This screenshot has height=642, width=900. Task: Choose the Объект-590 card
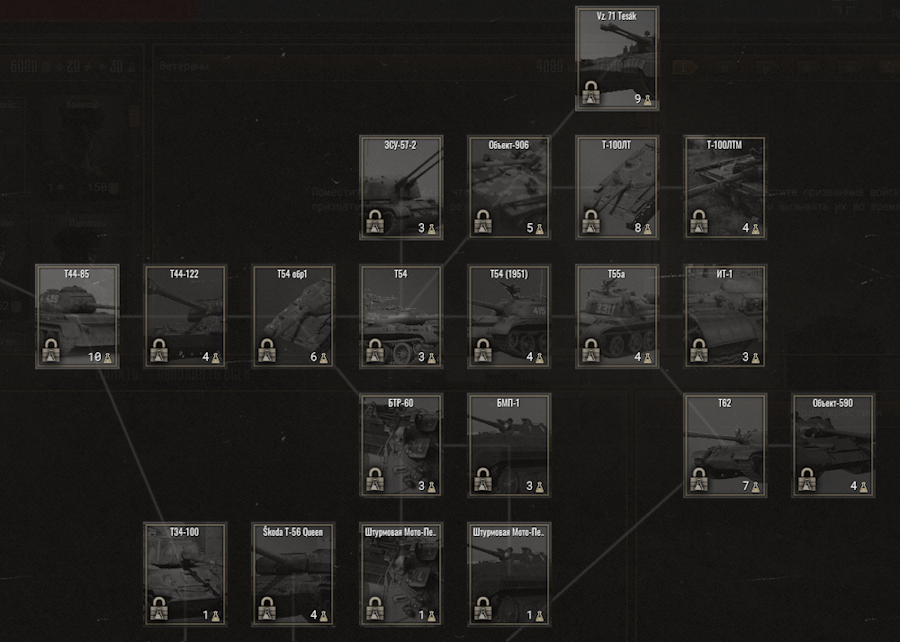[x=833, y=445]
